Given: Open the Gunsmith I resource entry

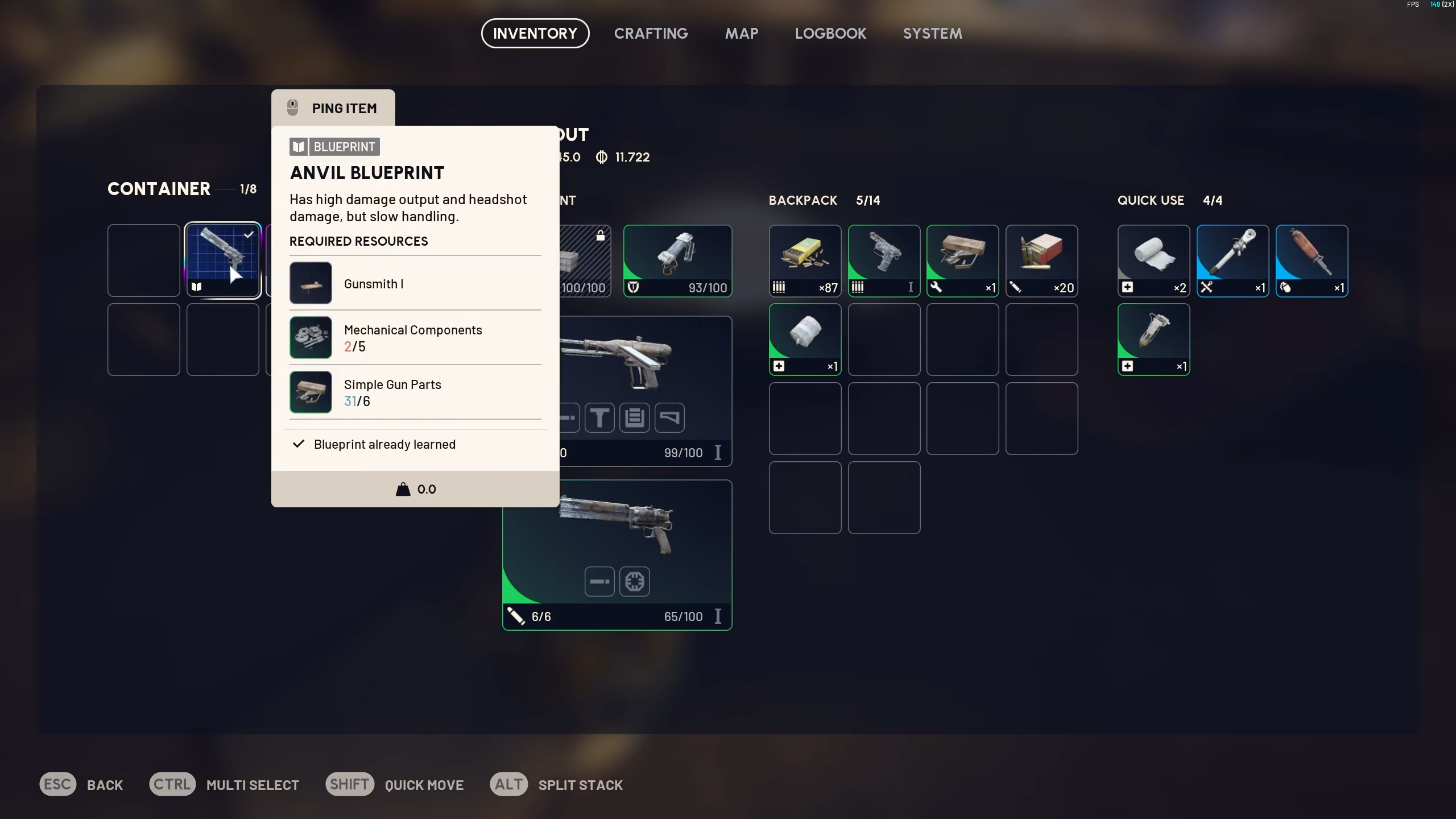Looking at the screenshot, I should click(x=374, y=283).
